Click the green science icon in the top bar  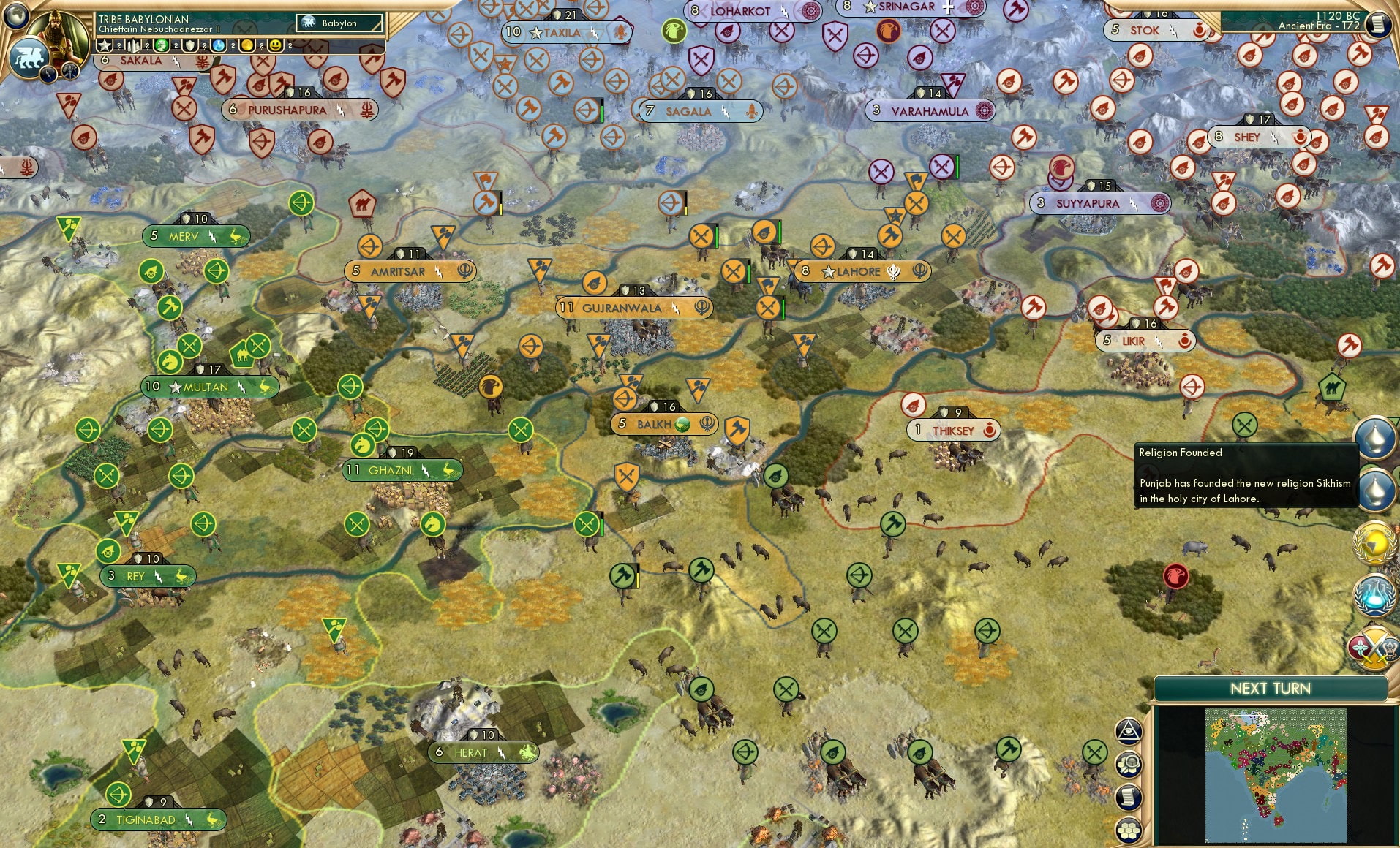[161, 46]
